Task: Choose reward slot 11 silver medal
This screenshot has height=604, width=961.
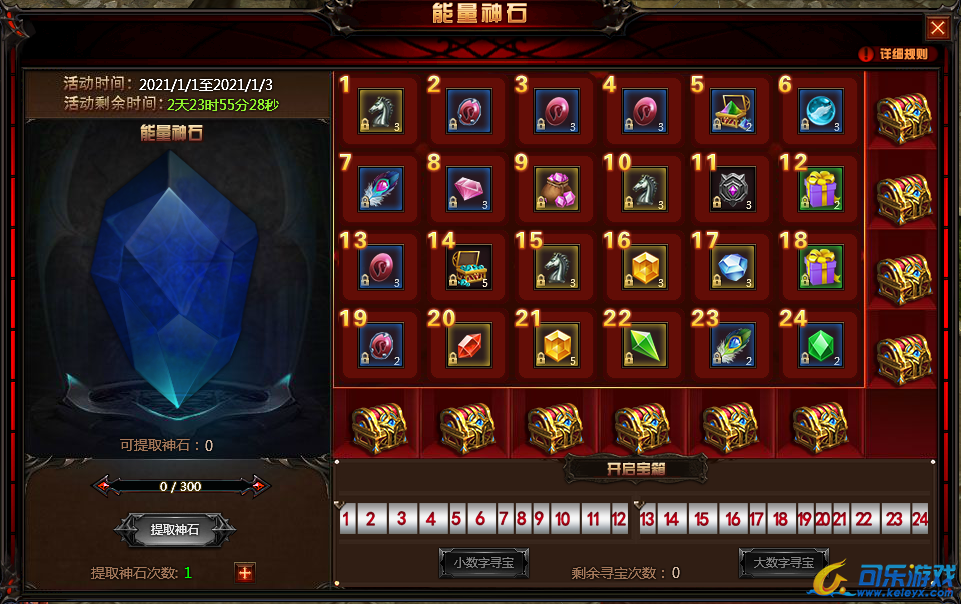Action: 733,189
